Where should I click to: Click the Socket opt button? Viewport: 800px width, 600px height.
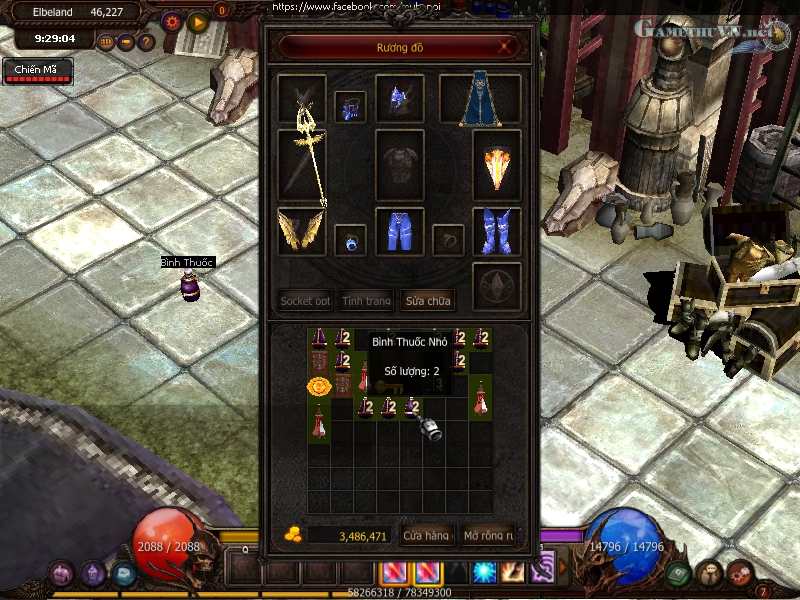point(305,300)
